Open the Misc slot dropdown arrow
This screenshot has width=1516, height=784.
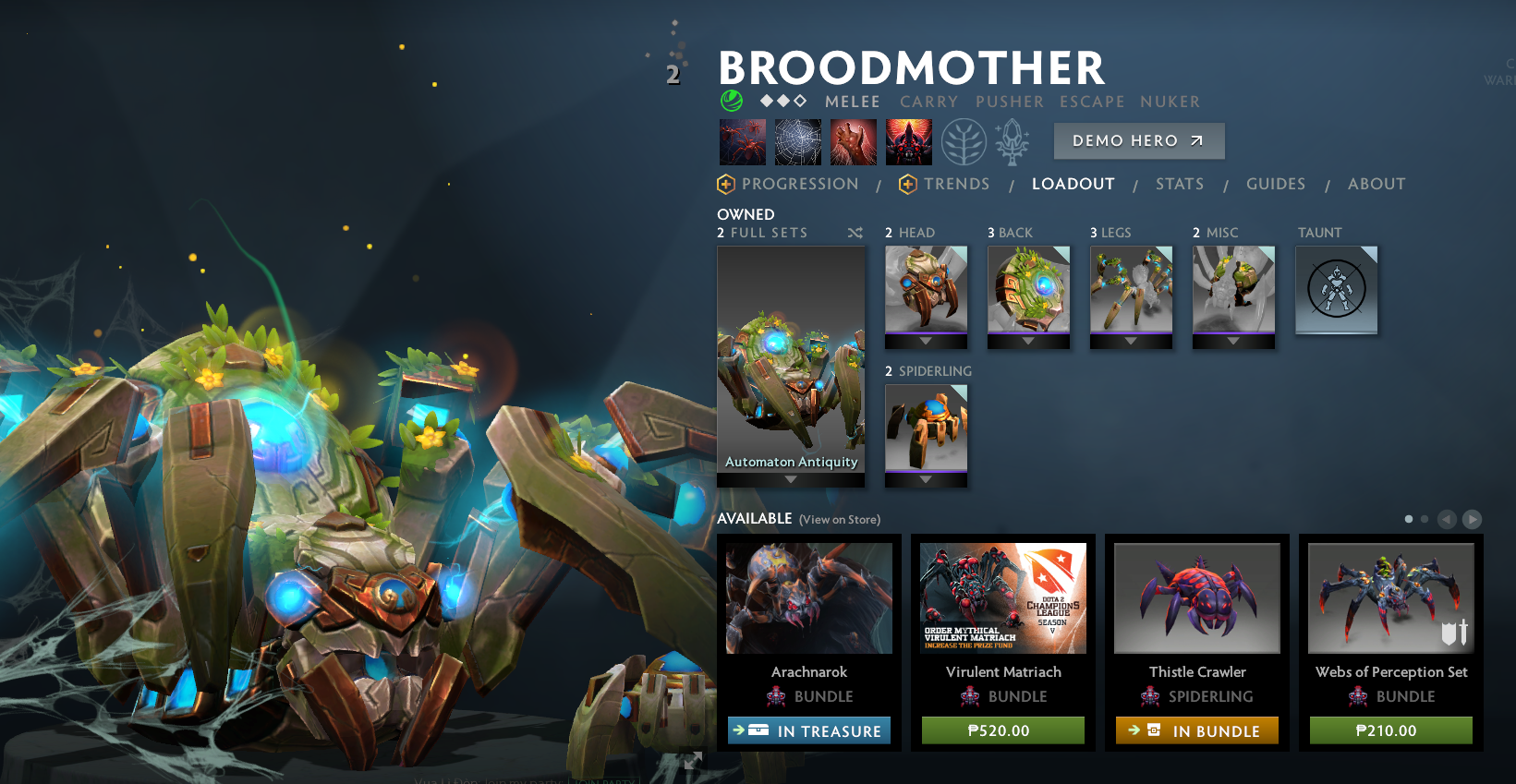[x=1233, y=341]
